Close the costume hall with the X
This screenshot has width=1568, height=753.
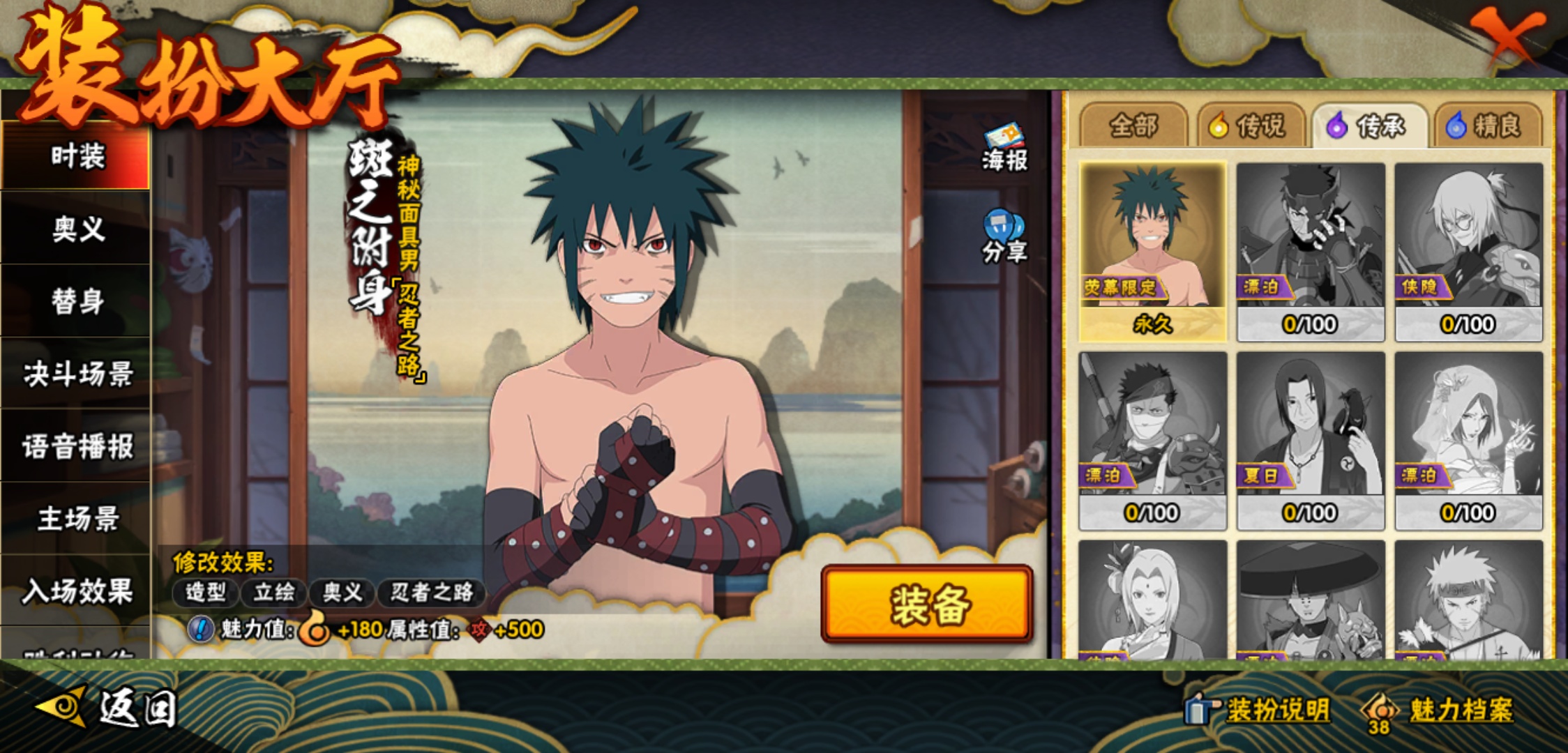coord(1507,35)
